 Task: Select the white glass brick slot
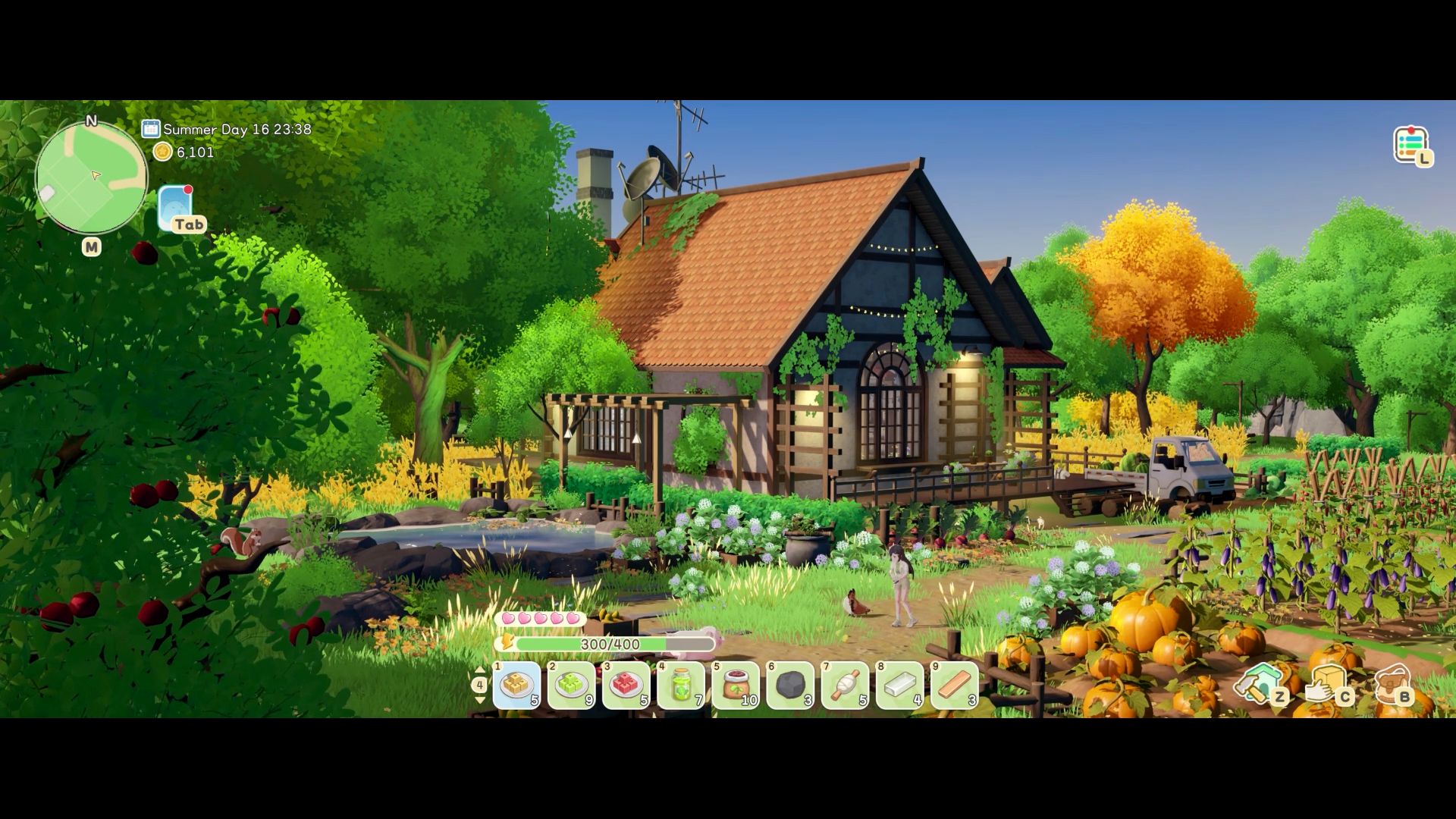pos(899,686)
